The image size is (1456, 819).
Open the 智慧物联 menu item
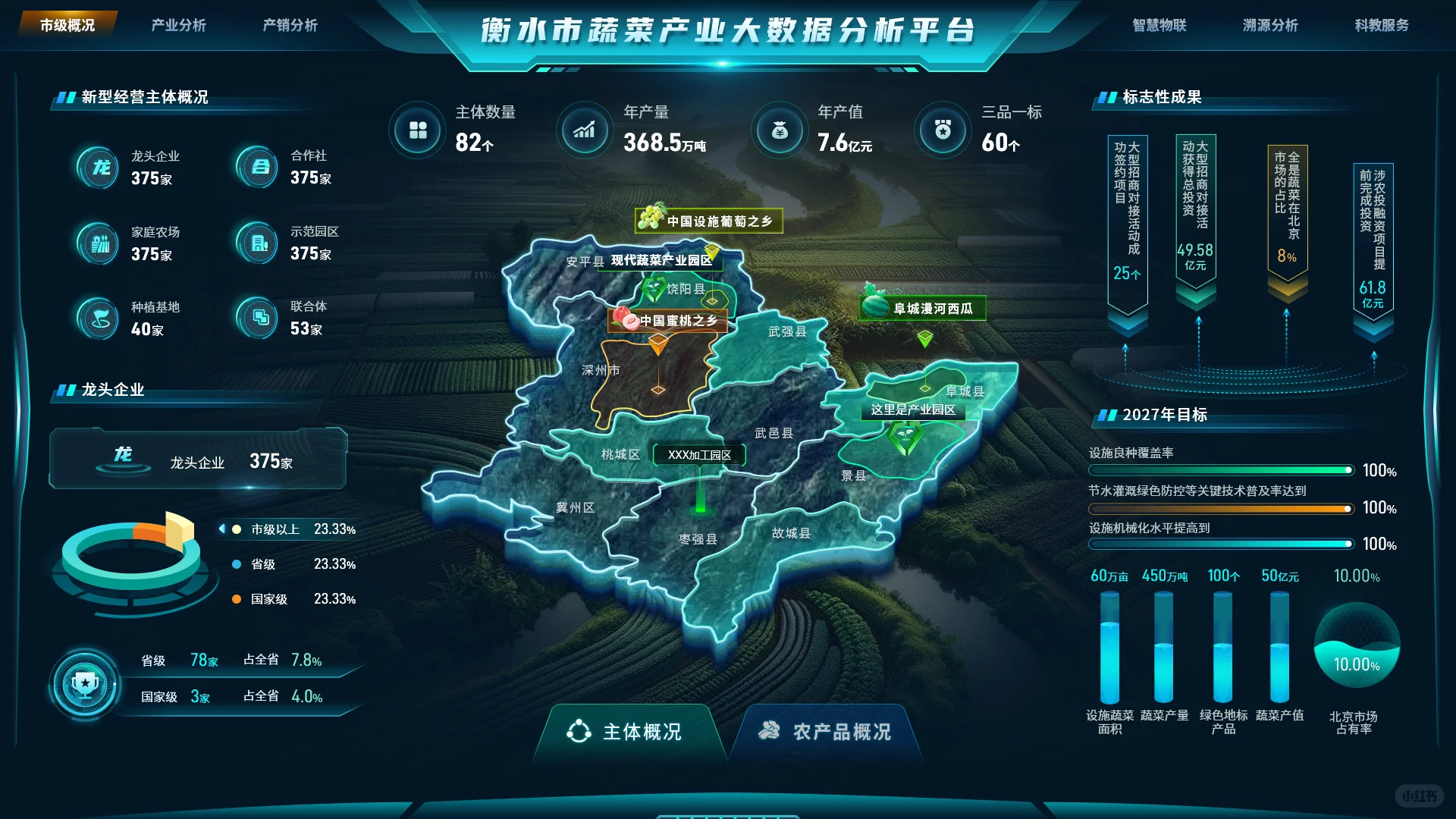tap(1159, 25)
